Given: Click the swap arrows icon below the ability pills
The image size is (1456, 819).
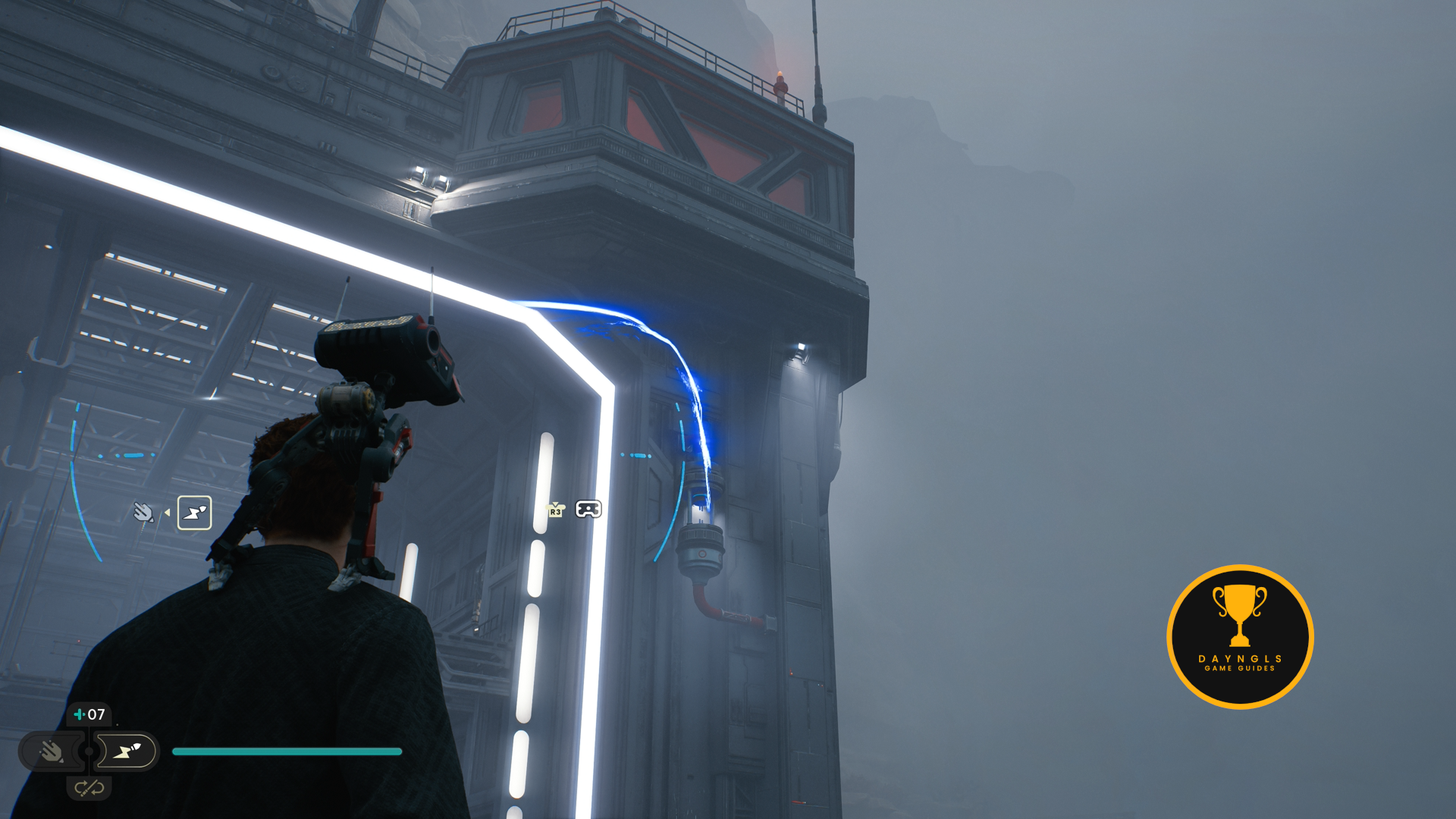Looking at the screenshot, I should pyautogui.click(x=89, y=788).
